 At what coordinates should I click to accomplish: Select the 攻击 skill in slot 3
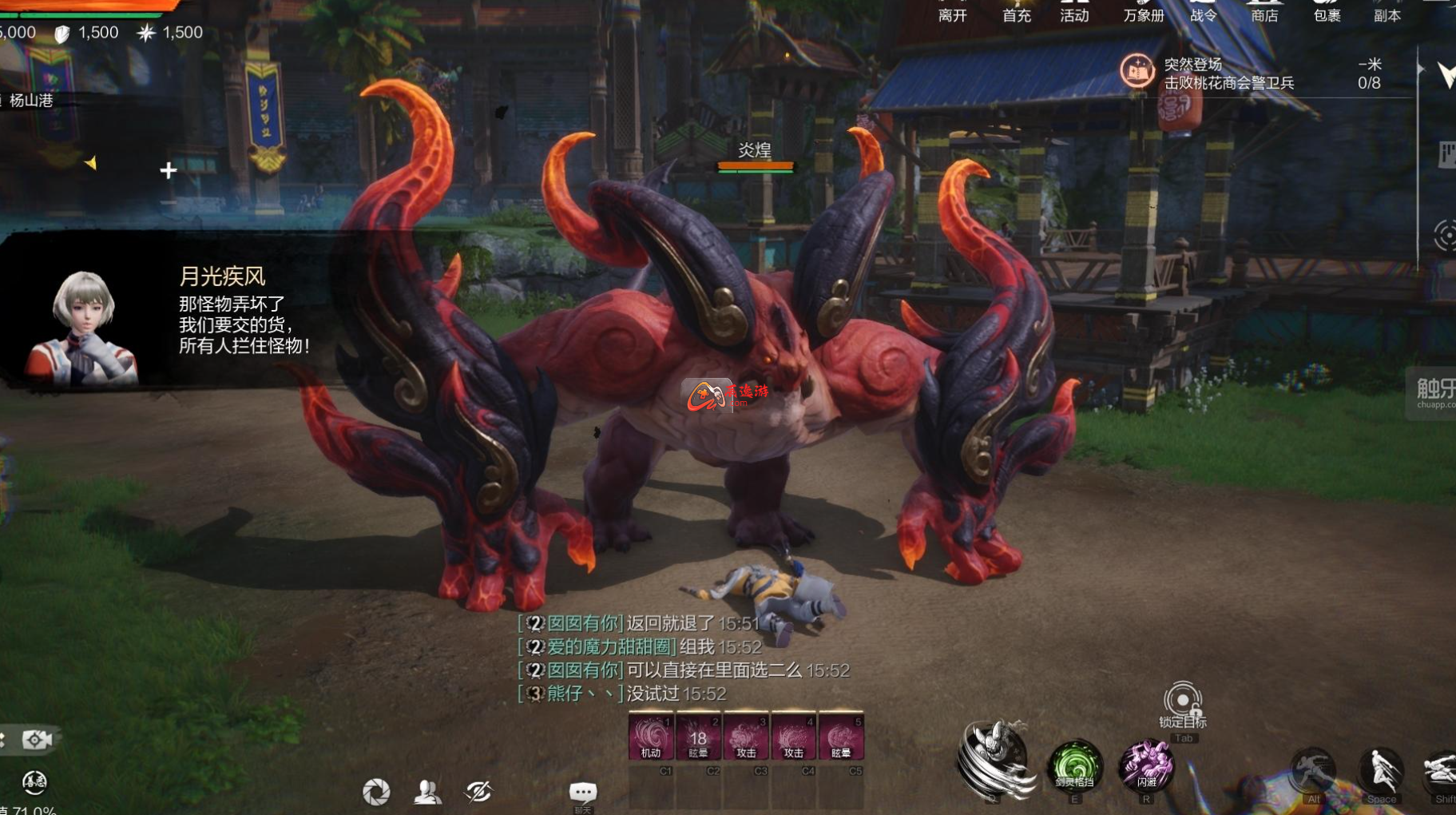(x=746, y=736)
